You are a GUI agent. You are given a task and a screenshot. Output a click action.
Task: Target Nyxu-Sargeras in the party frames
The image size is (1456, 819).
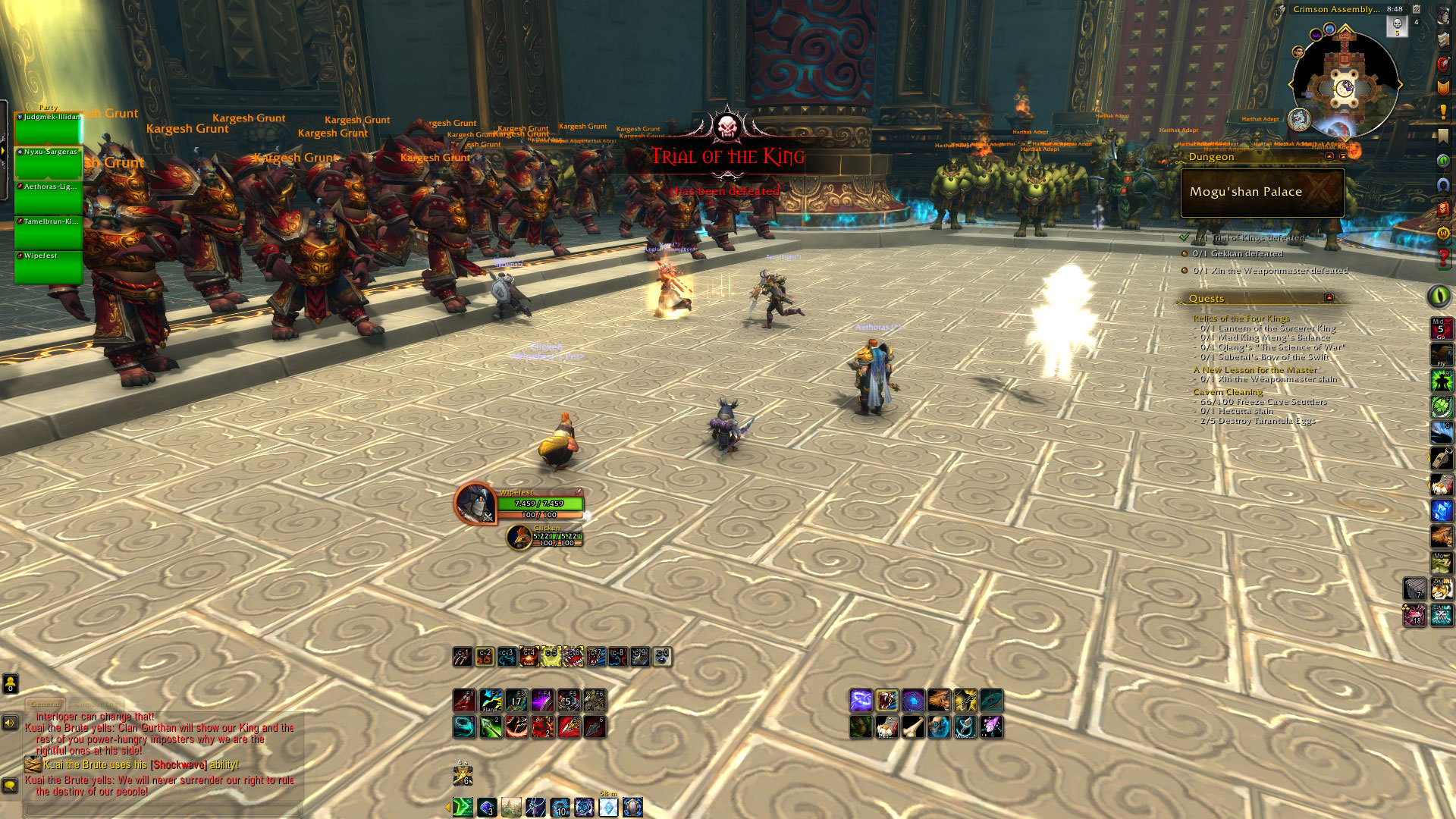pyautogui.click(x=49, y=162)
